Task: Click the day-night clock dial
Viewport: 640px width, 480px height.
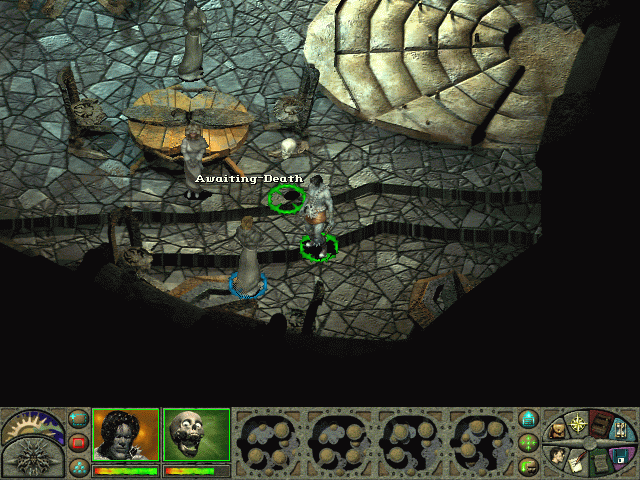Action: (30, 426)
